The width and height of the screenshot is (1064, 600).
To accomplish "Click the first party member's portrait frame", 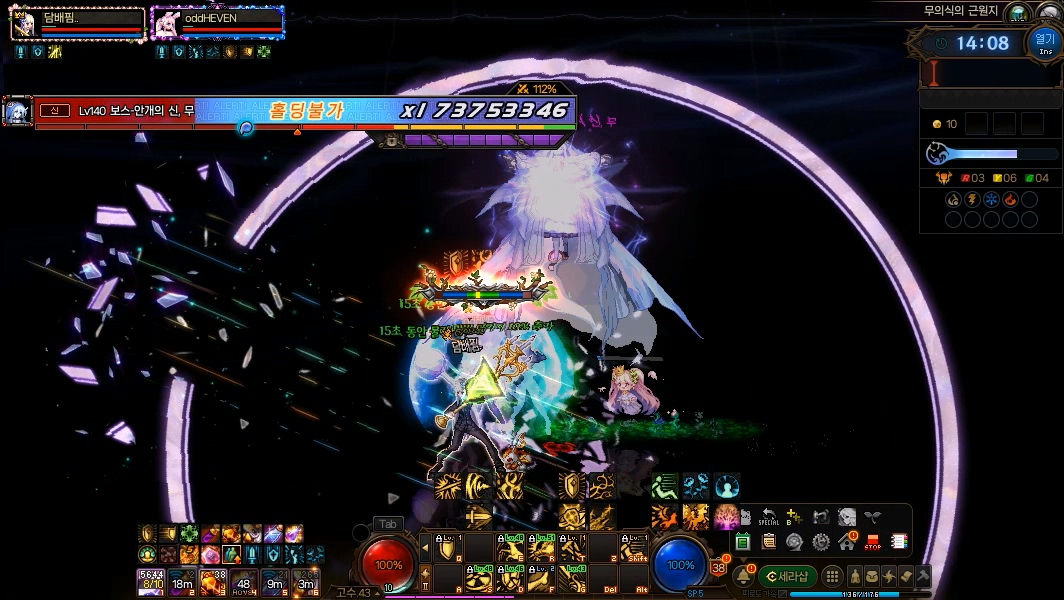I will pos(24,24).
